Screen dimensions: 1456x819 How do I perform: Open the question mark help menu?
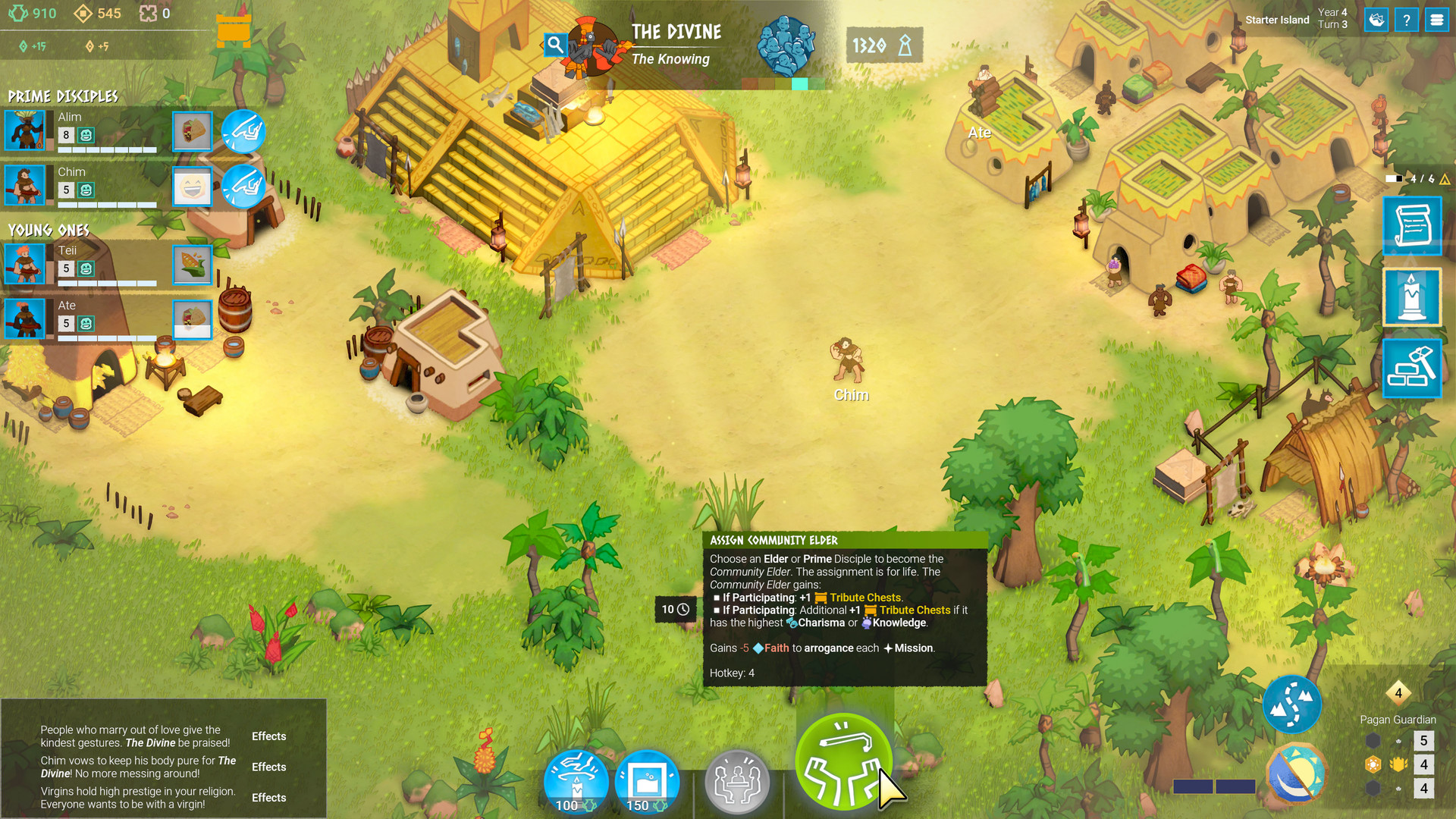click(1407, 20)
